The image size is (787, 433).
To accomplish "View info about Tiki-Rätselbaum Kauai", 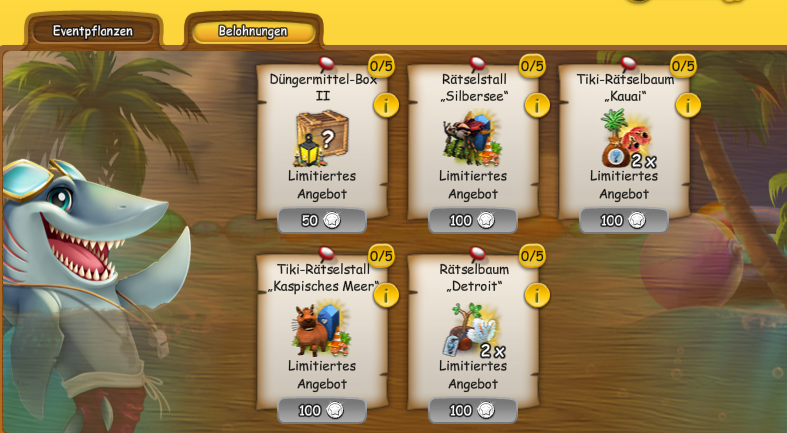I will [x=688, y=105].
